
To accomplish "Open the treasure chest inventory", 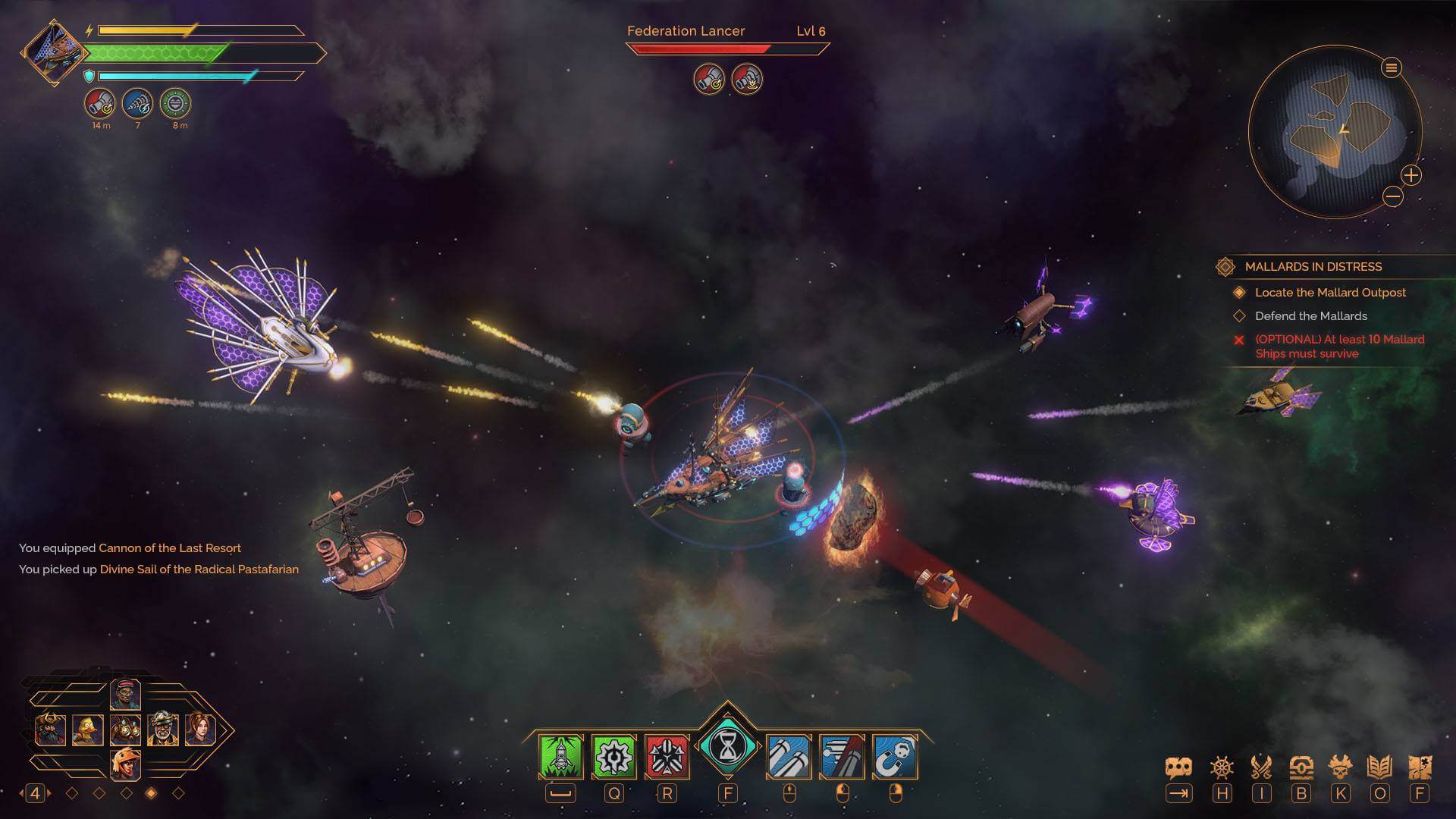I will click(1301, 767).
